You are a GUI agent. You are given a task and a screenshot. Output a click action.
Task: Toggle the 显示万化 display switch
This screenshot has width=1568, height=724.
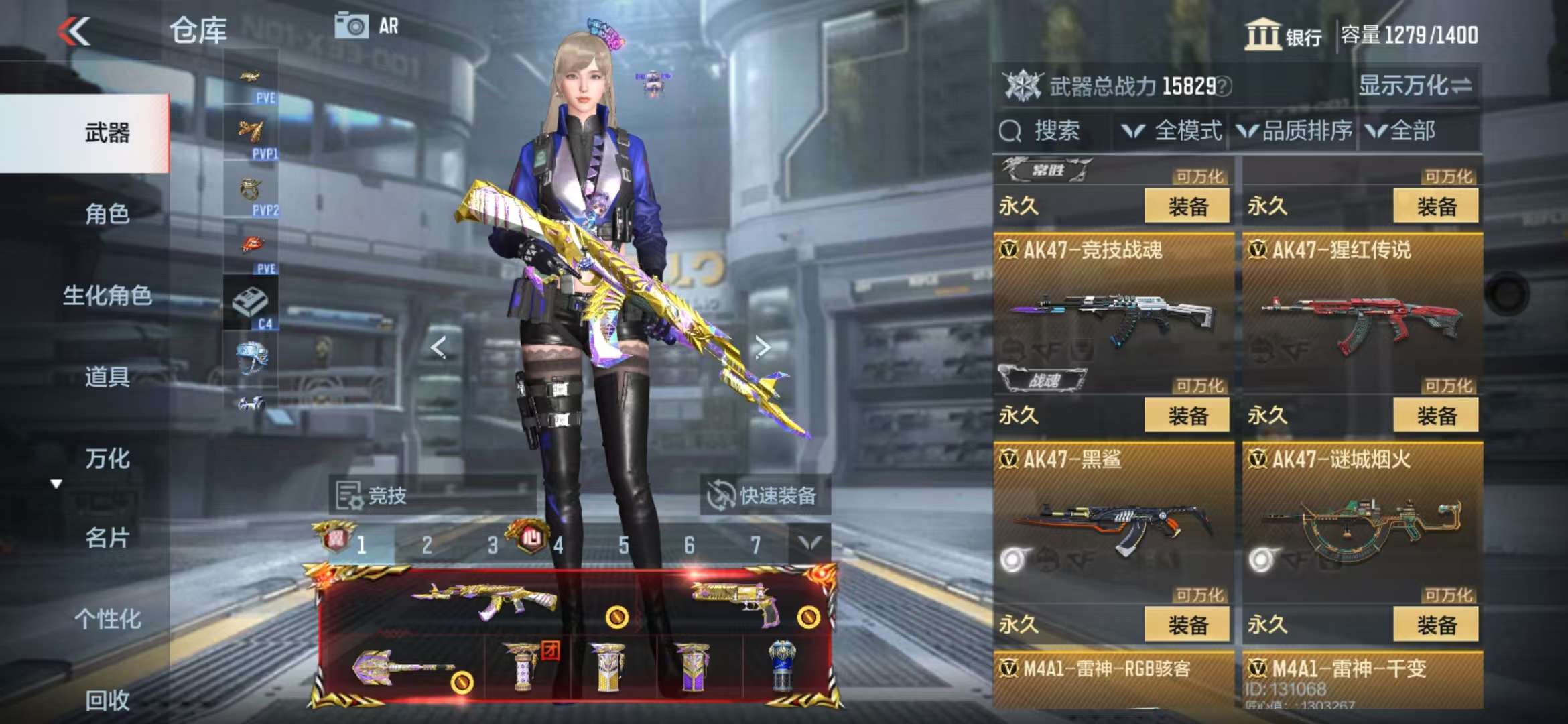(1414, 86)
